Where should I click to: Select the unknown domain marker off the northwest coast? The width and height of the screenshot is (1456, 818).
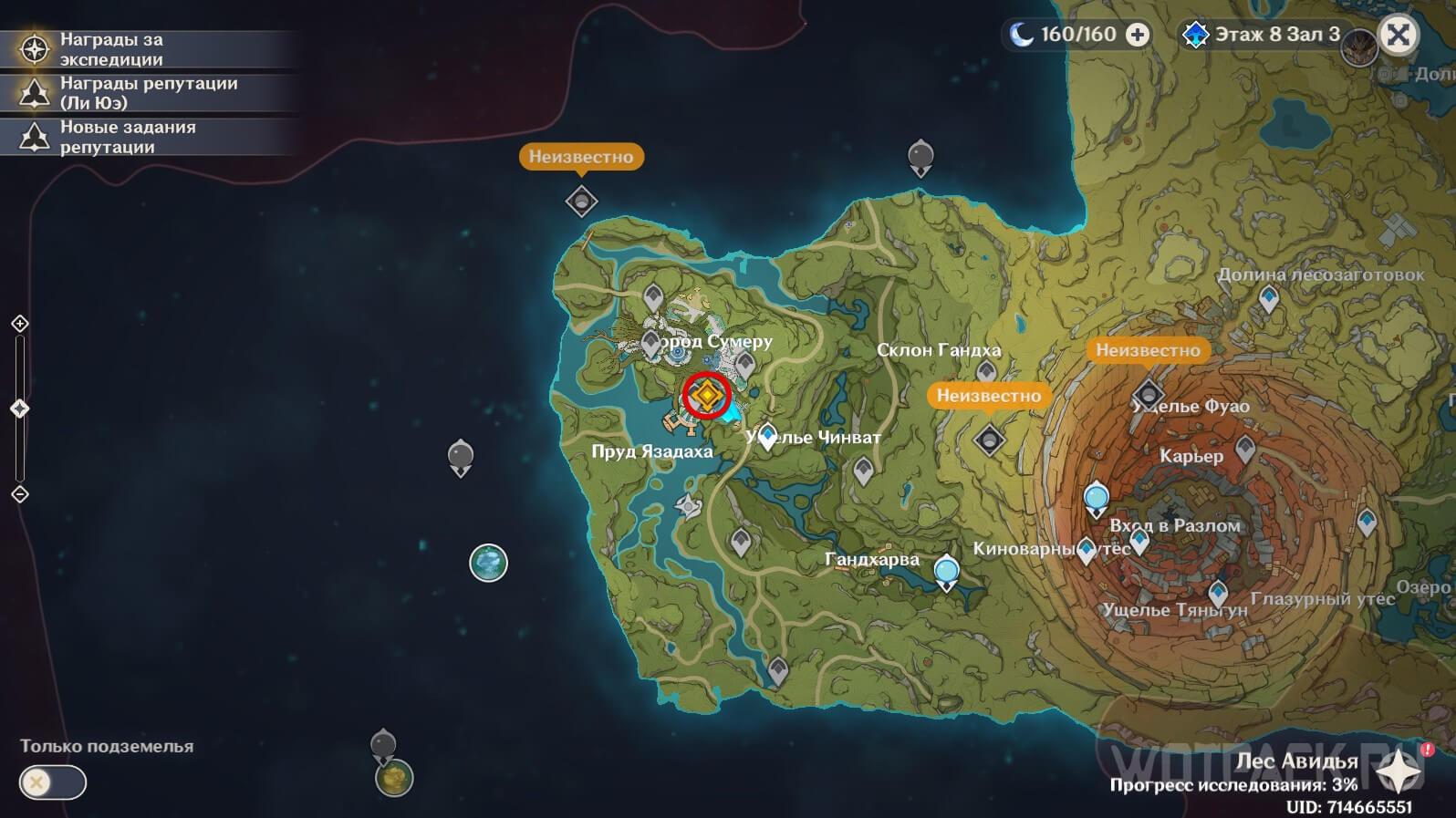pyautogui.click(x=581, y=201)
